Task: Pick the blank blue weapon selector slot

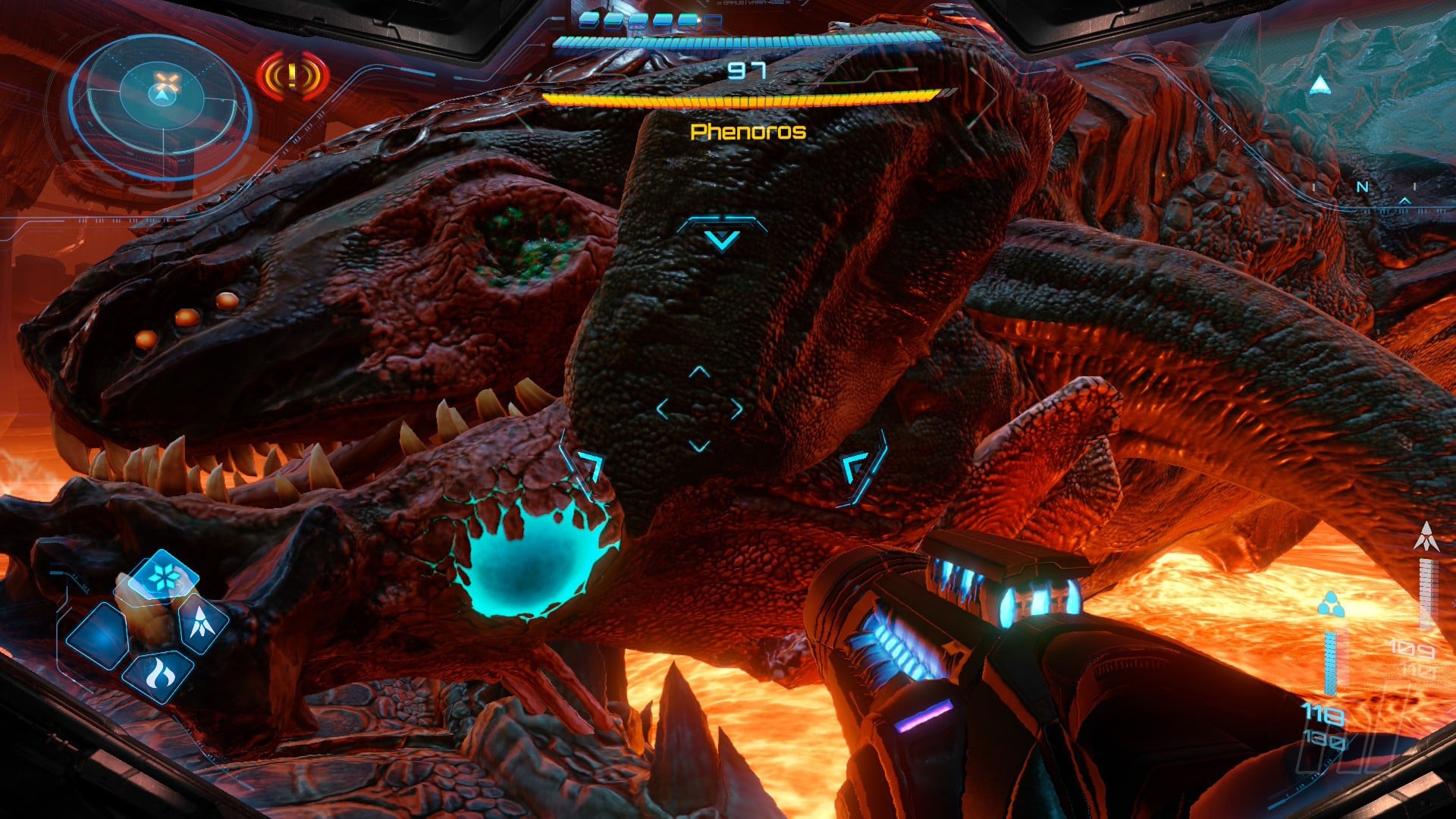Action: coord(99,635)
